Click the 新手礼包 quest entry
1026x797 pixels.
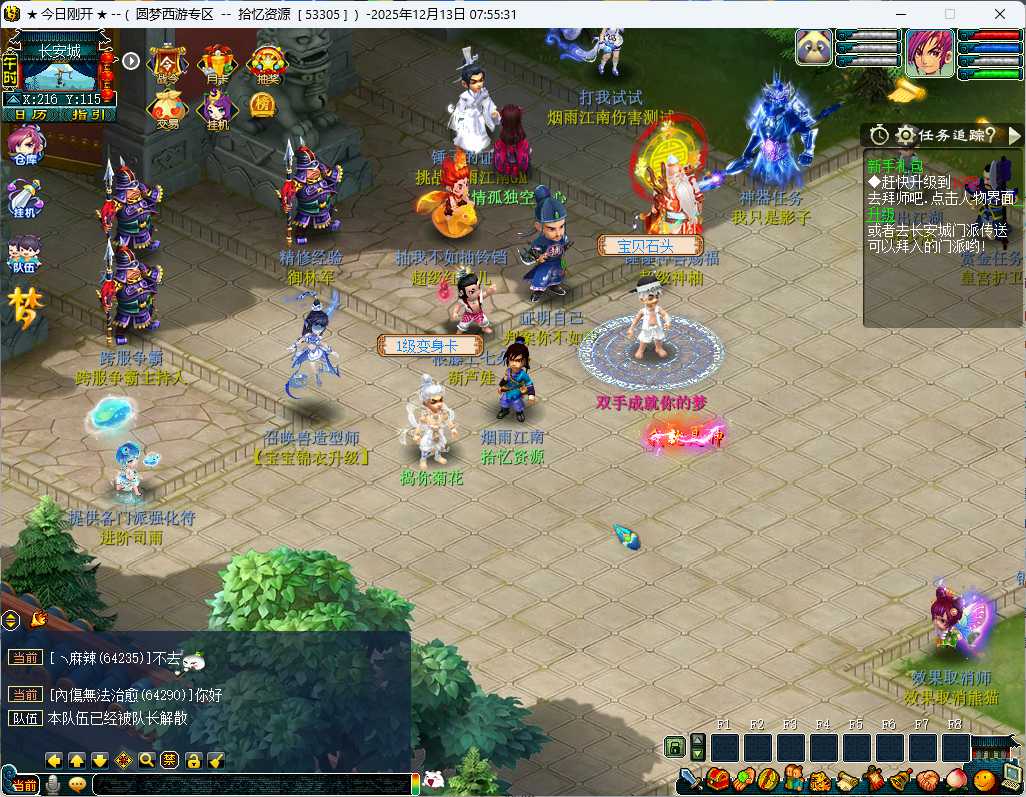[x=897, y=166]
